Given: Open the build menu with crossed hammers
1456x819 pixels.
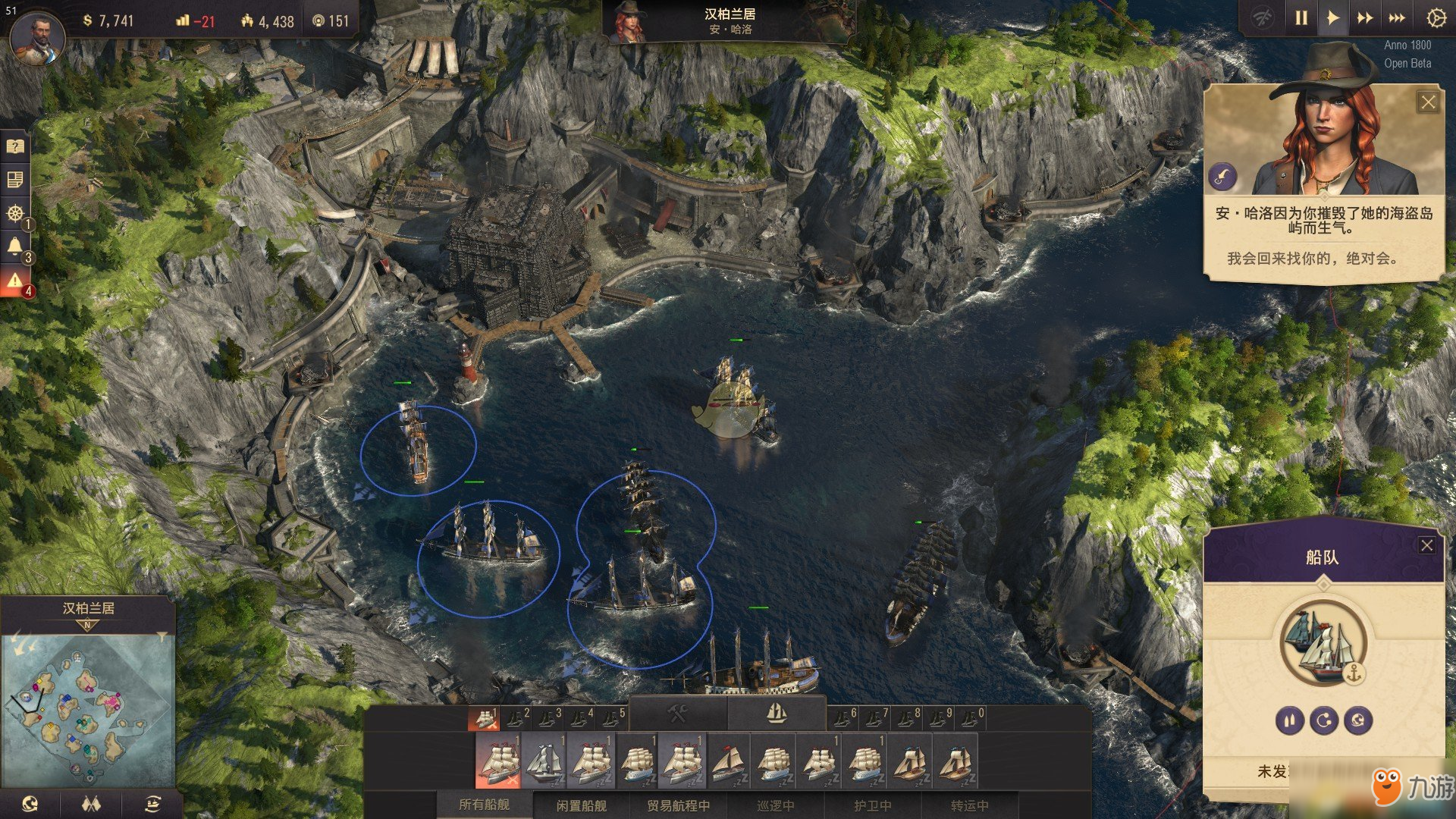Looking at the screenshot, I should pyautogui.click(x=677, y=714).
